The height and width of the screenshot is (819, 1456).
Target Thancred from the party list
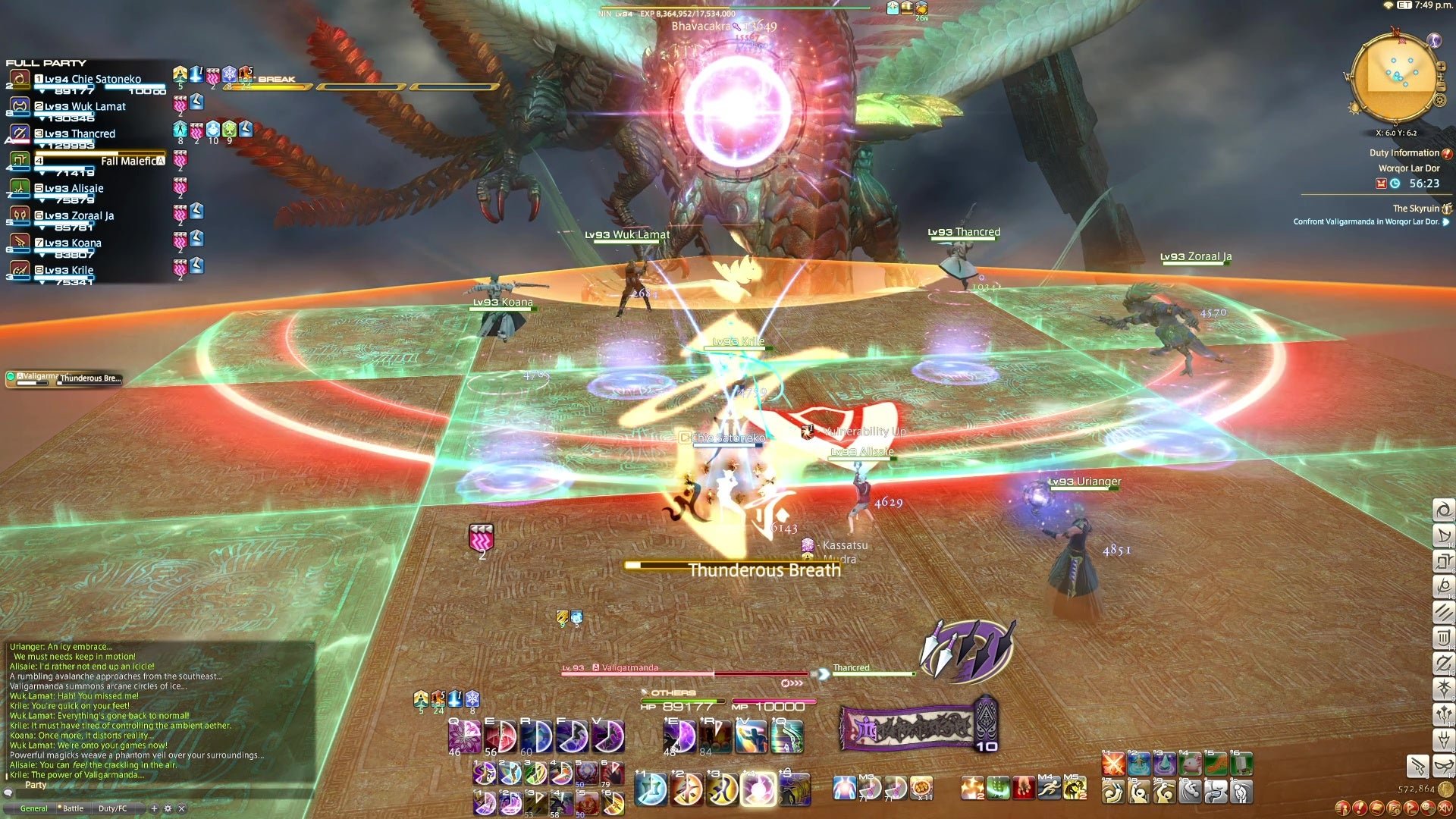[x=80, y=134]
